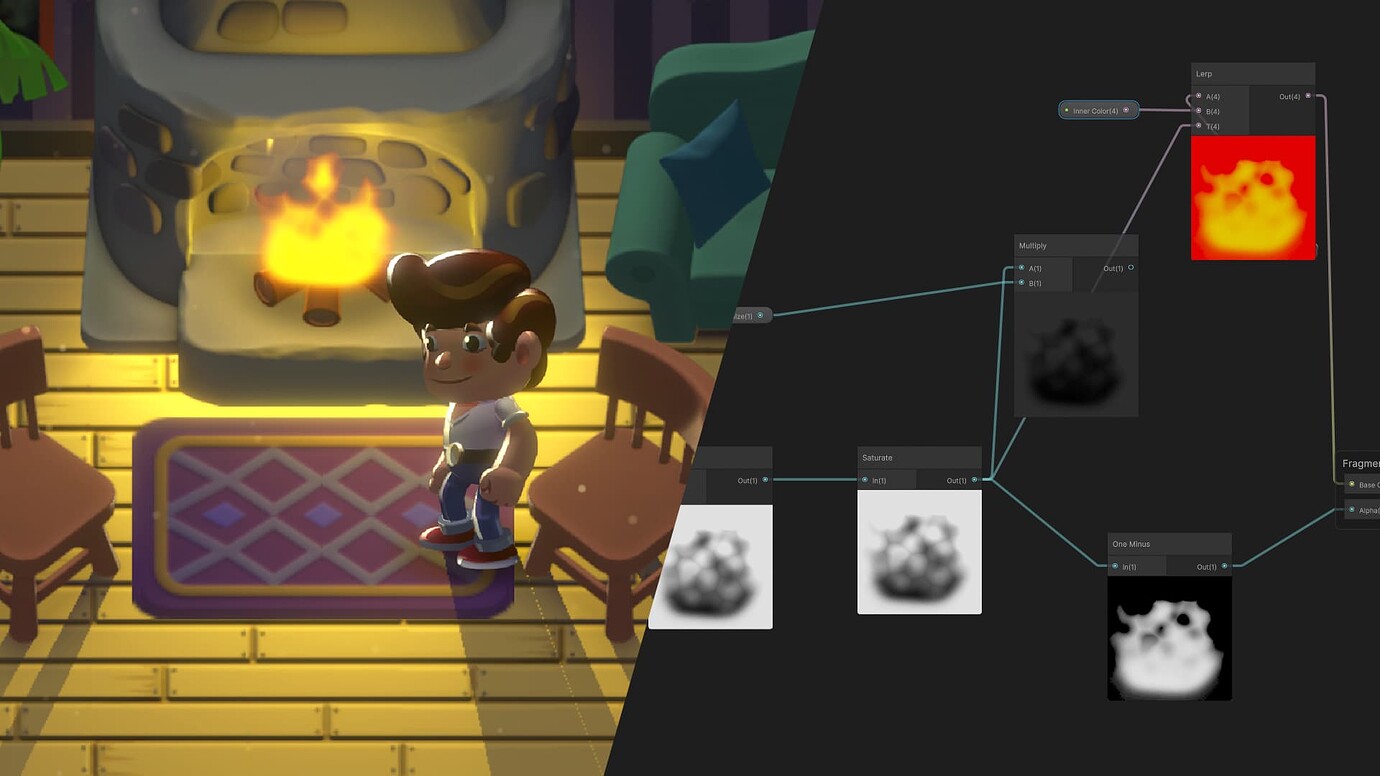The image size is (1380, 776).
Task: Click the inverted preview image under One Minus
Action: click(x=1169, y=640)
